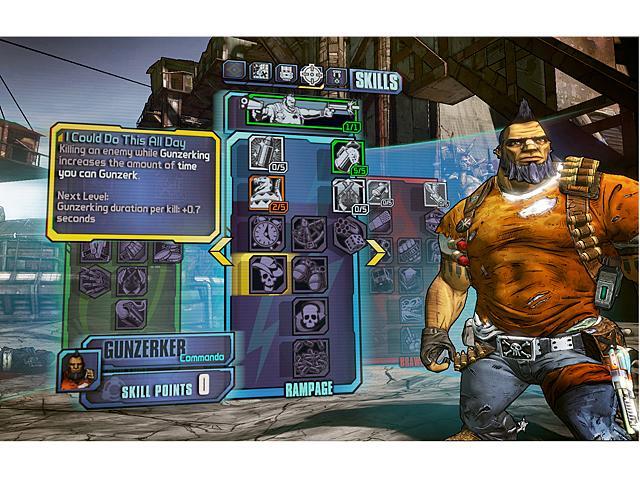The width and height of the screenshot is (640, 480).
Task: Select the highlighted skull-with-hat skill
Action: pos(265,271)
